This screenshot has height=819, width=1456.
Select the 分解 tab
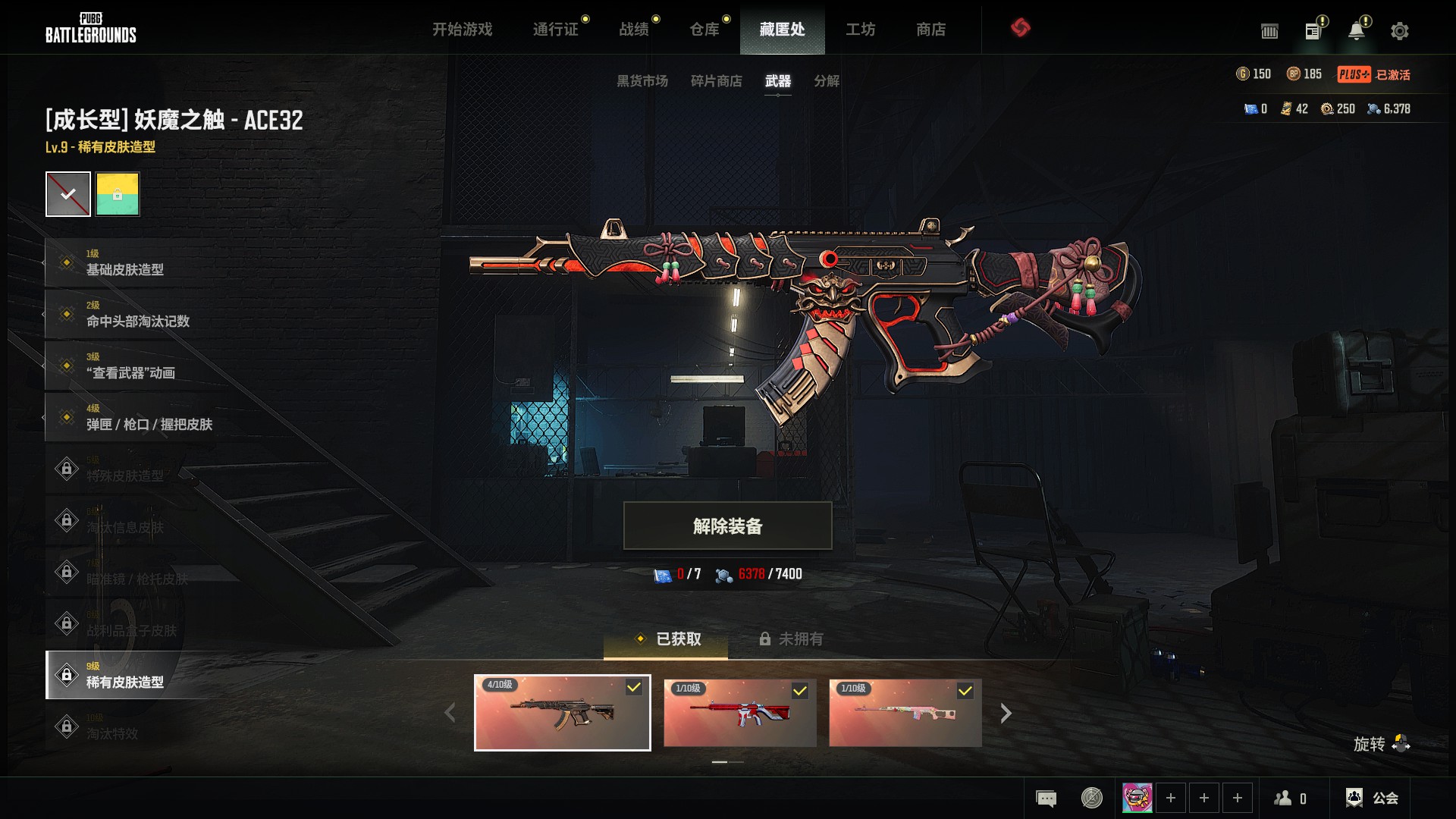point(826,81)
